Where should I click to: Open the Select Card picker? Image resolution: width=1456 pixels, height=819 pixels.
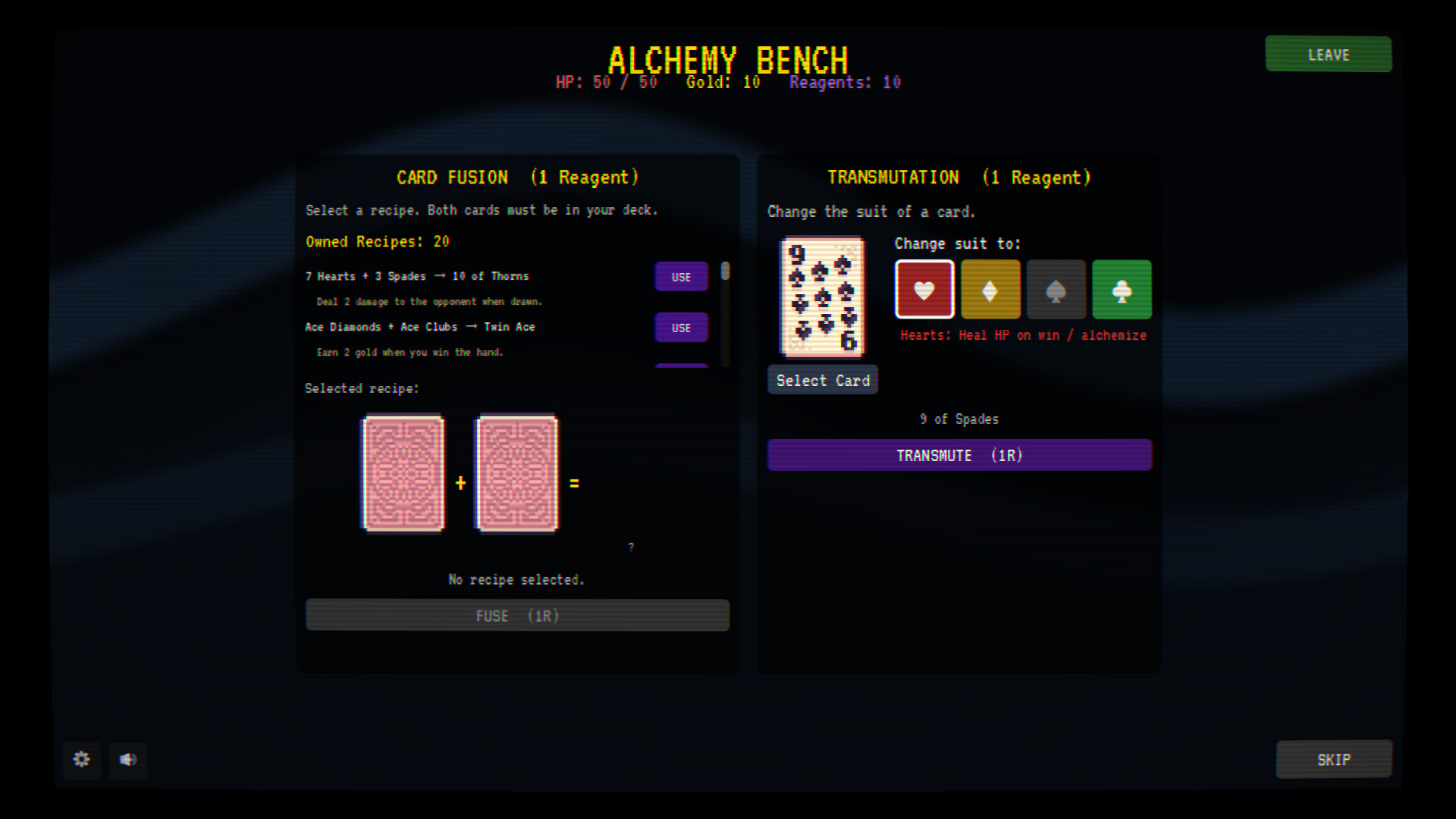point(822,379)
